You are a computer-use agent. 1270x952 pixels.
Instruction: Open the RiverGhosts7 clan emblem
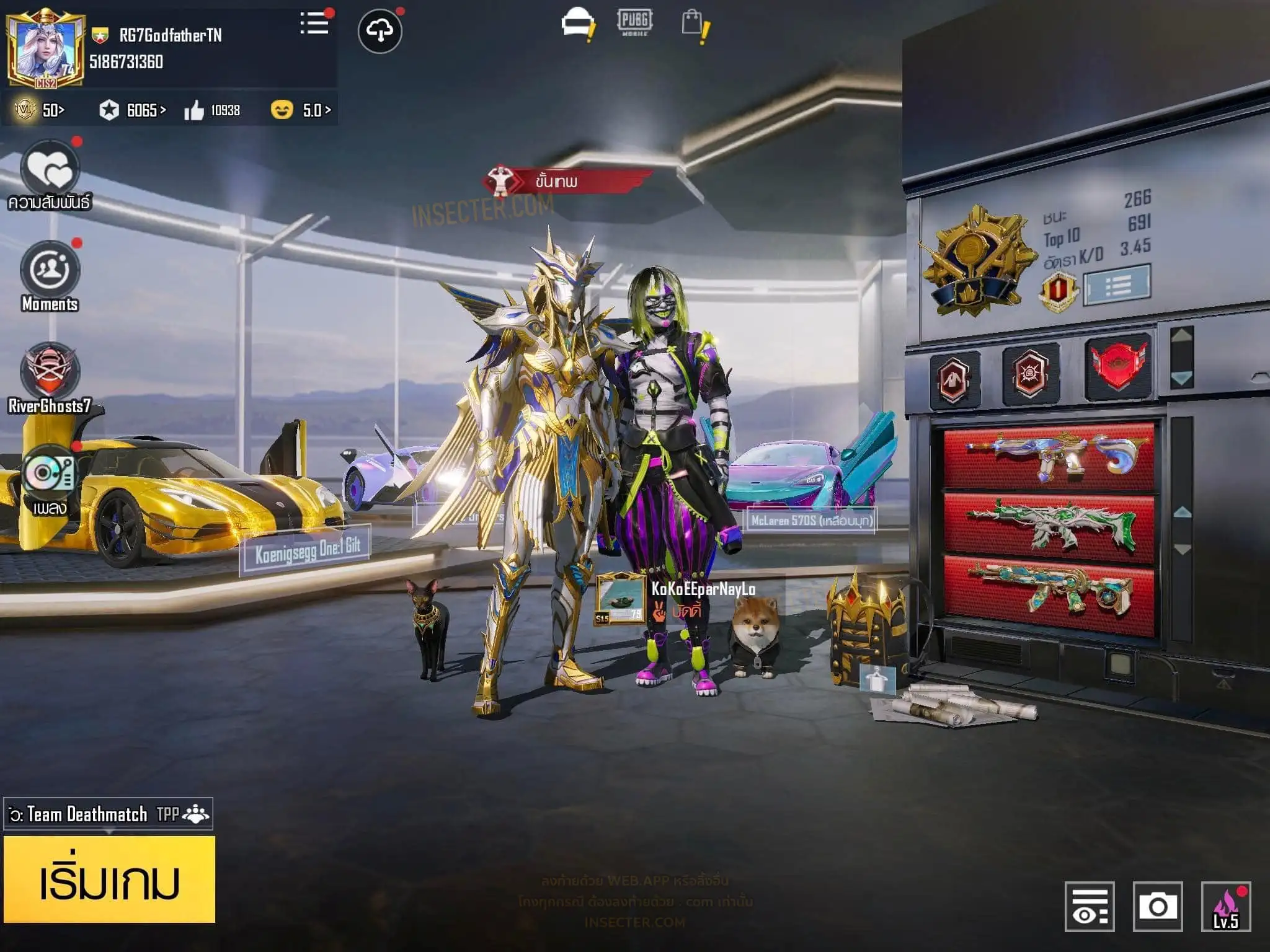pyautogui.click(x=50, y=372)
